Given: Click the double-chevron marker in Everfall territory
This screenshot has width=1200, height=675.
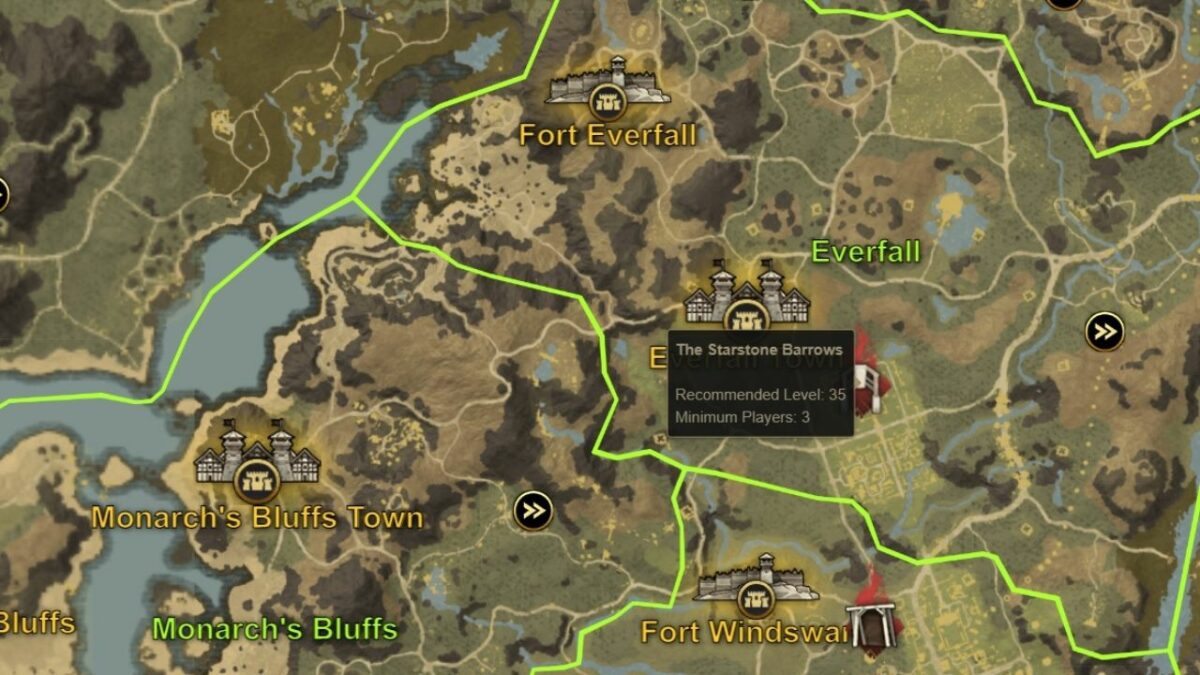Looking at the screenshot, I should pyautogui.click(x=1104, y=331).
